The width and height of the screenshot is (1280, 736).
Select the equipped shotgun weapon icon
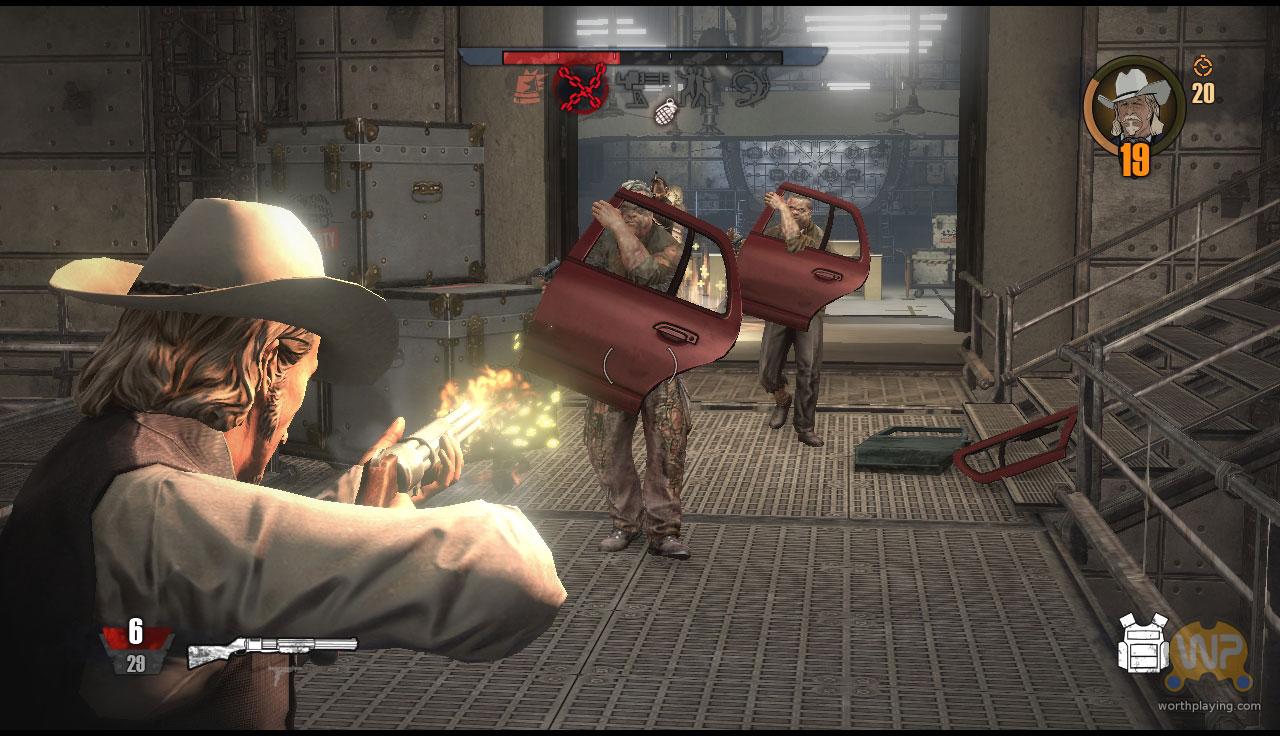272,650
